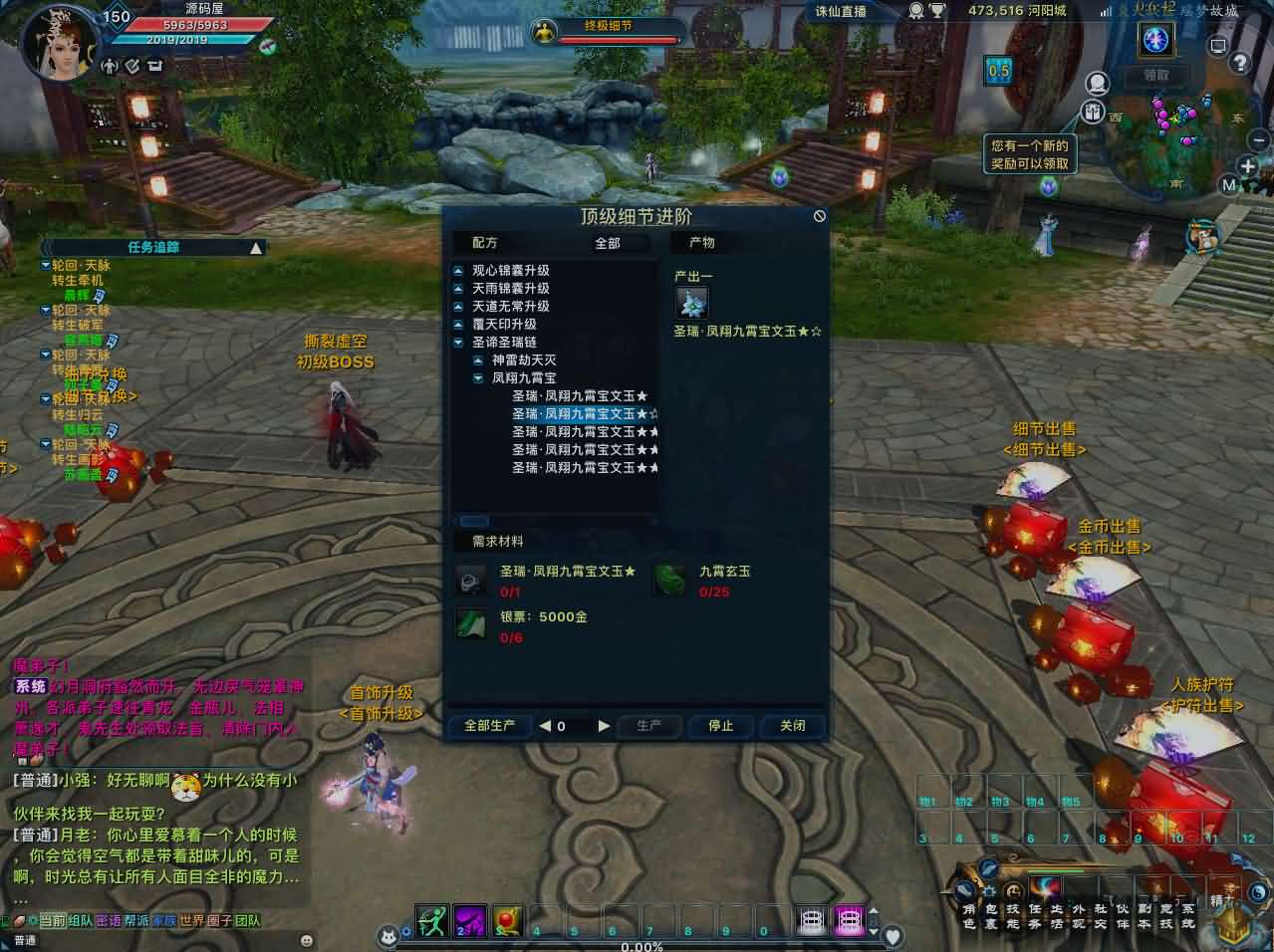This screenshot has height=952, width=1274.
Task: Open the 全部 recipe filter dropdown
Action: pos(608,243)
